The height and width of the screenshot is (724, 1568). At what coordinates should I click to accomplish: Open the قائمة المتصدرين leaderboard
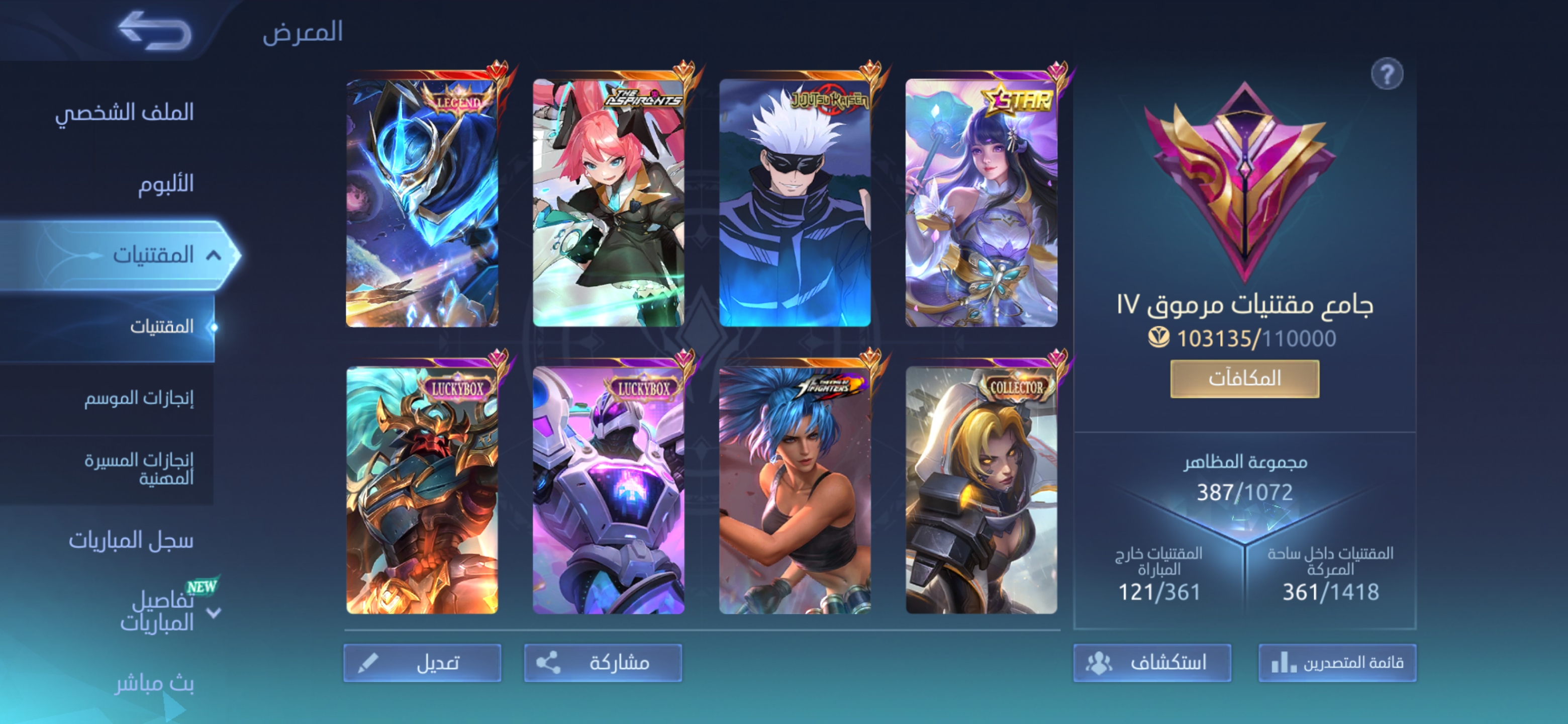[x=1337, y=663]
